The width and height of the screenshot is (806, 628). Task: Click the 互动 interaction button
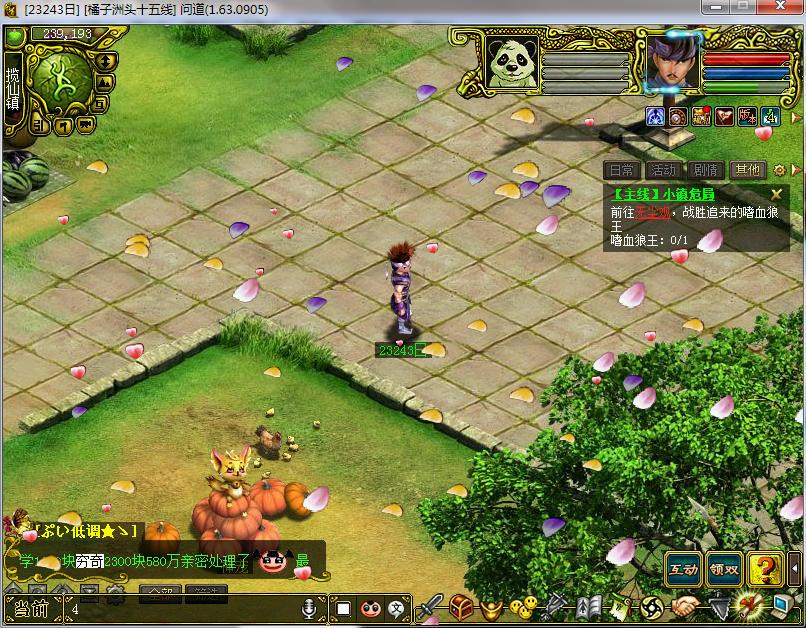click(684, 570)
